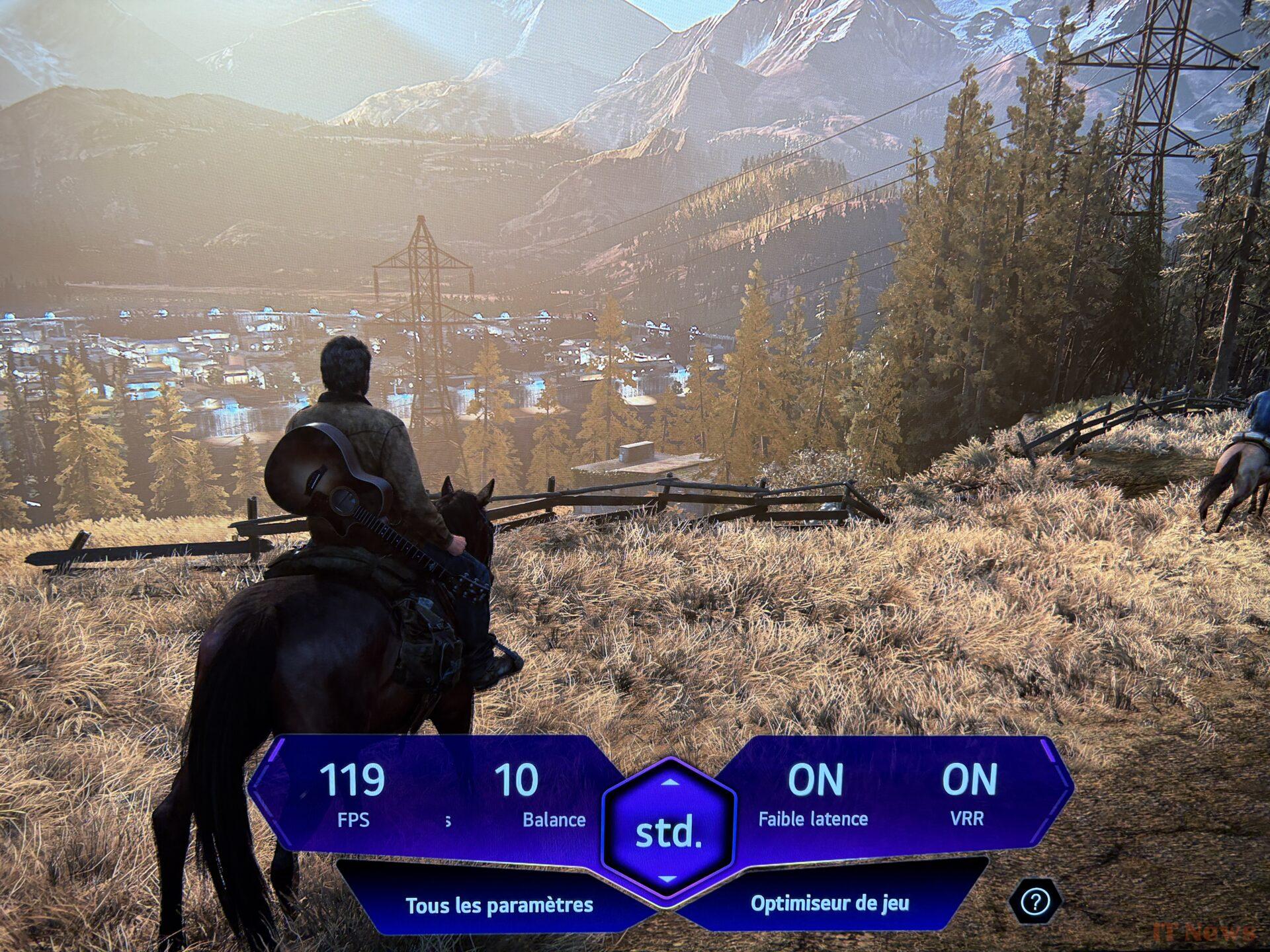
Task: Click the question mark help icon
Action: (x=1035, y=901)
